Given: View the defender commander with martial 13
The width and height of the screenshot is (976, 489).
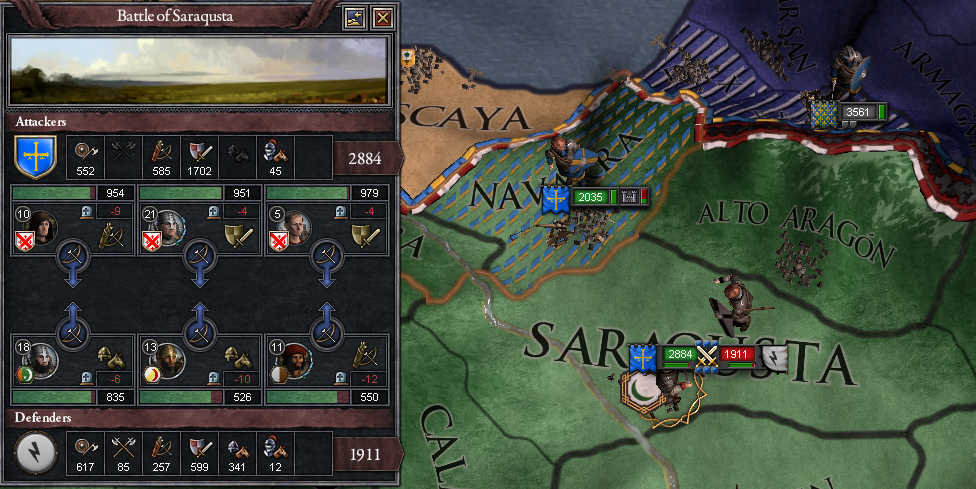Looking at the screenshot, I should (x=170, y=357).
